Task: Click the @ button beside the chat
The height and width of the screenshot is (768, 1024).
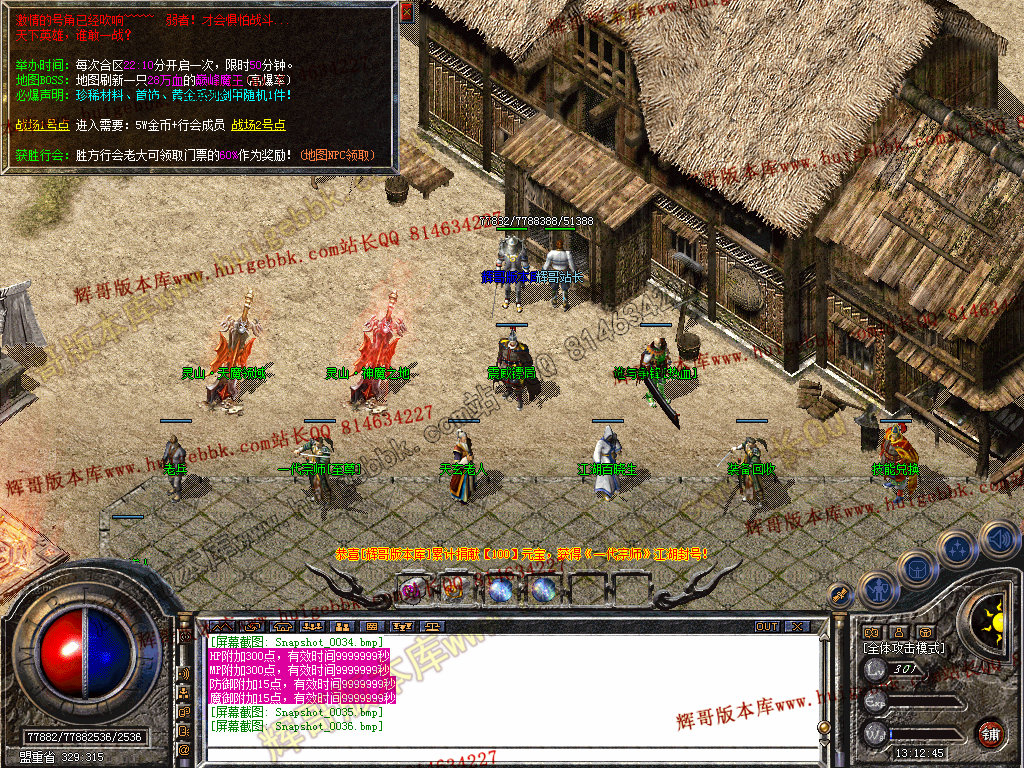Action: coord(185,748)
